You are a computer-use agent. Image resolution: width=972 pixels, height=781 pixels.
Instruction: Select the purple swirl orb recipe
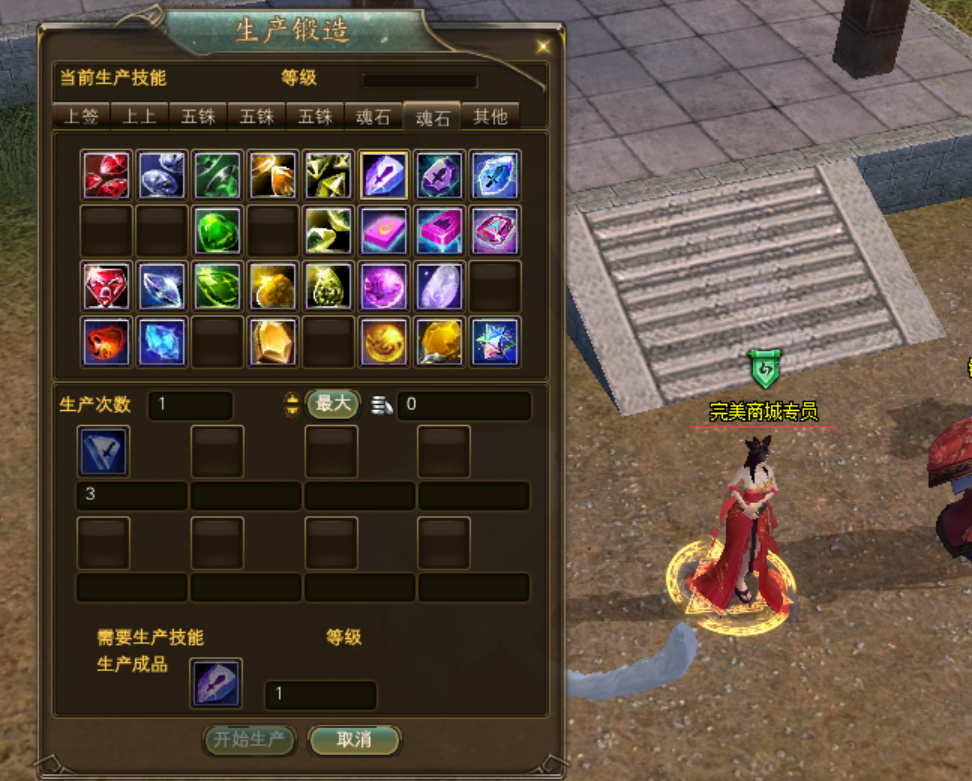tap(384, 286)
